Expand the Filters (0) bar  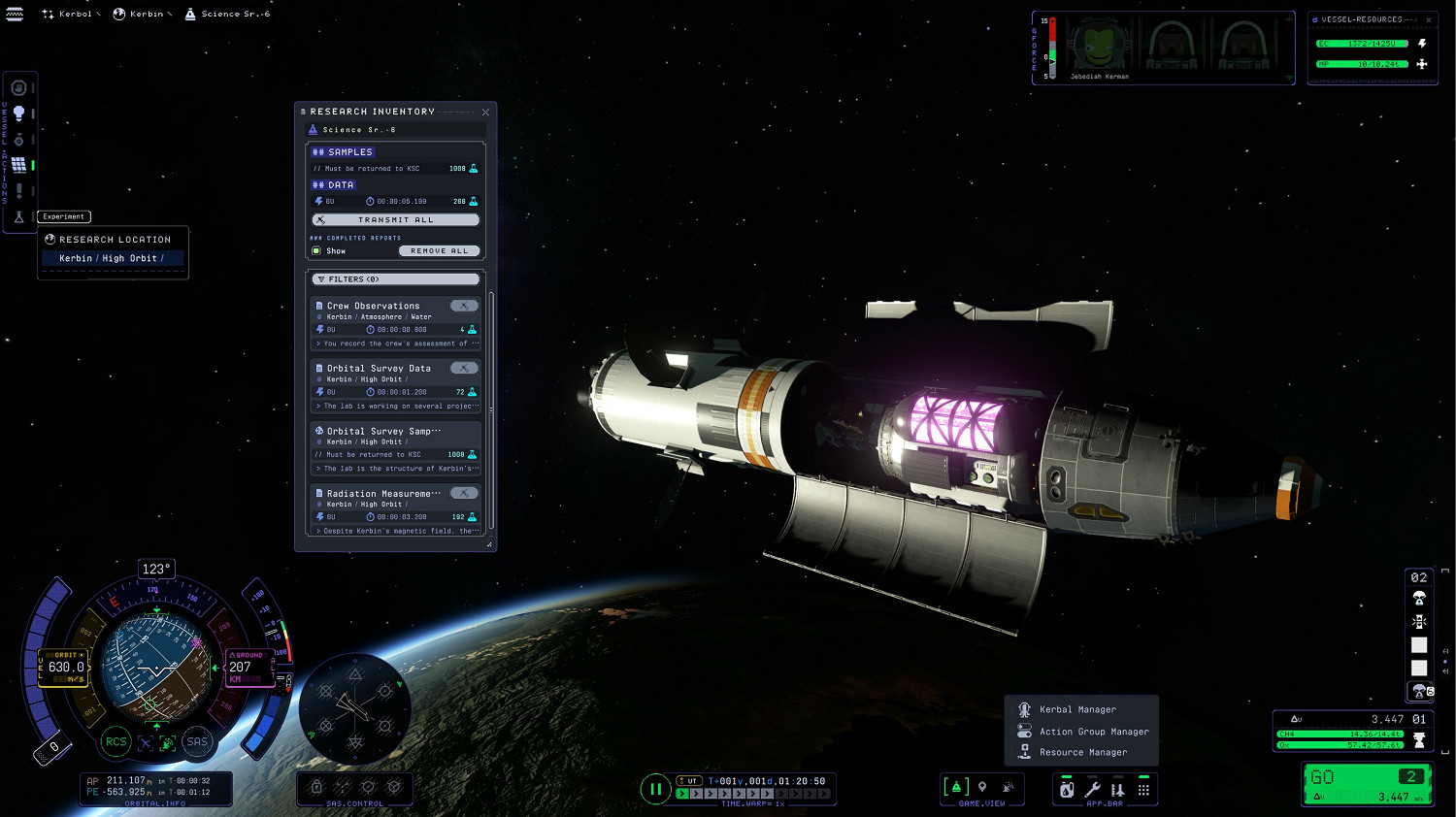pyautogui.click(x=396, y=279)
